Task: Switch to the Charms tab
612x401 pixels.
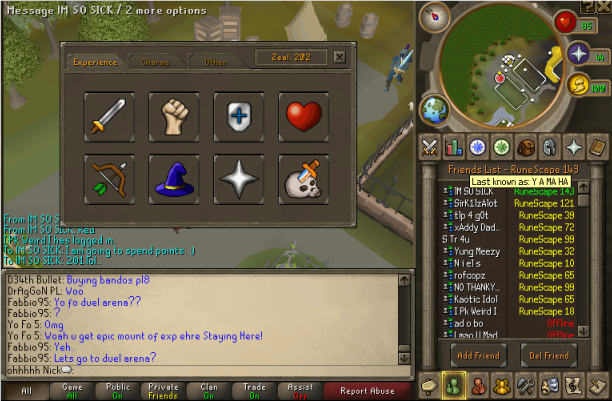Action: (155, 62)
